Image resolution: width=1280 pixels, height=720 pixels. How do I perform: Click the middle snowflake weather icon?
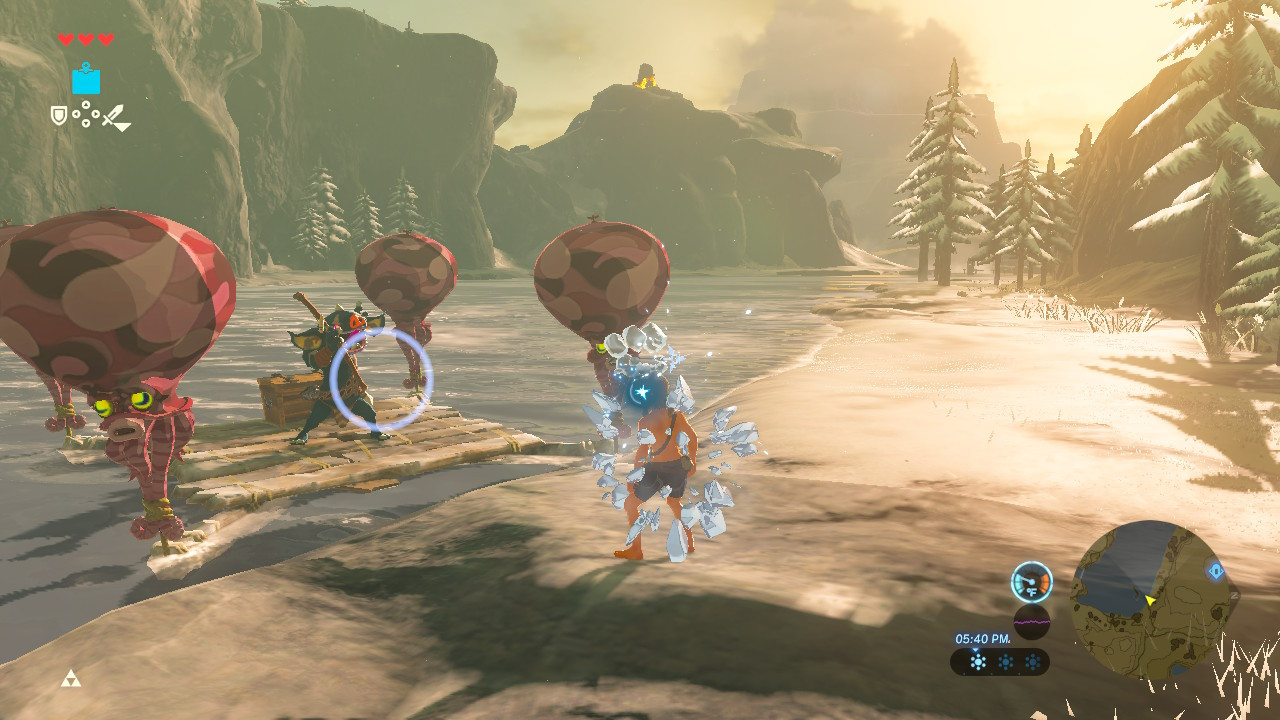1006,660
